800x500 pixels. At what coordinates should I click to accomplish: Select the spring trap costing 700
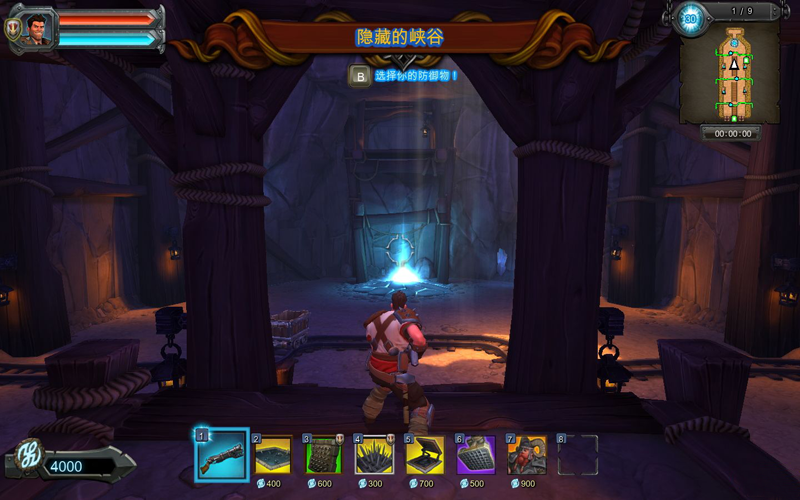[x=425, y=455]
